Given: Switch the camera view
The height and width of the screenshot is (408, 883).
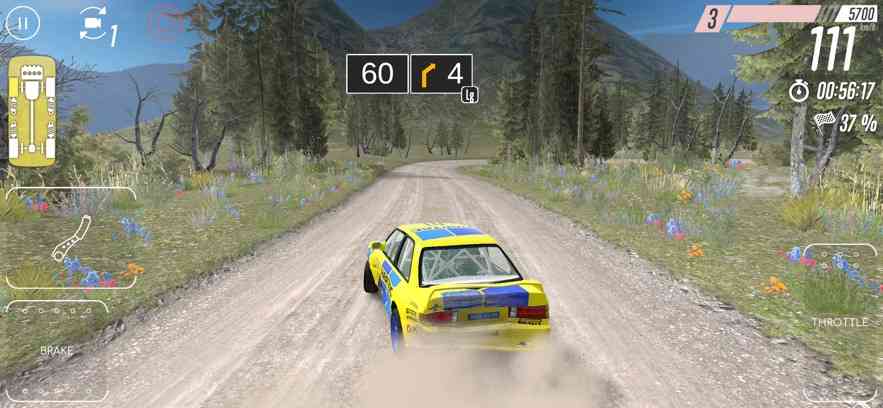Looking at the screenshot, I should (94, 23).
